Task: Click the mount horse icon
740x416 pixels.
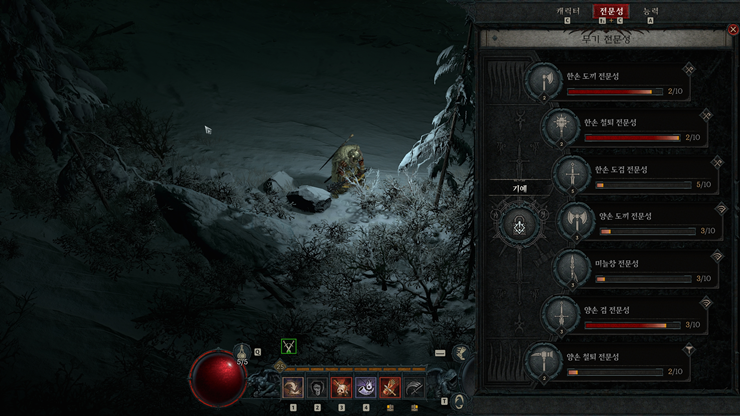Action: tap(461, 352)
